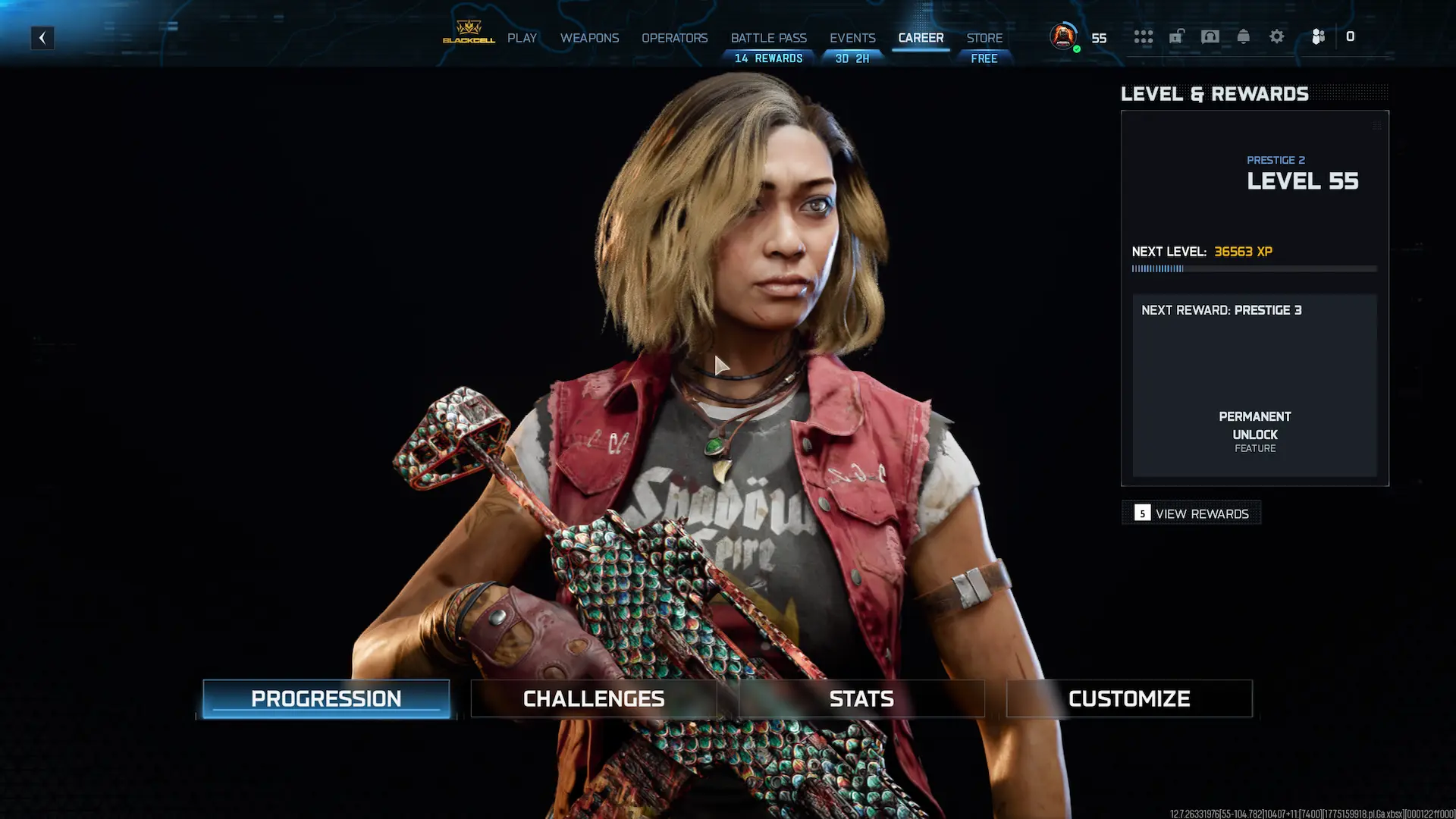The height and width of the screenshot is (819, 1456).
Task: Open the Events tab
Action: click(852, 38)
